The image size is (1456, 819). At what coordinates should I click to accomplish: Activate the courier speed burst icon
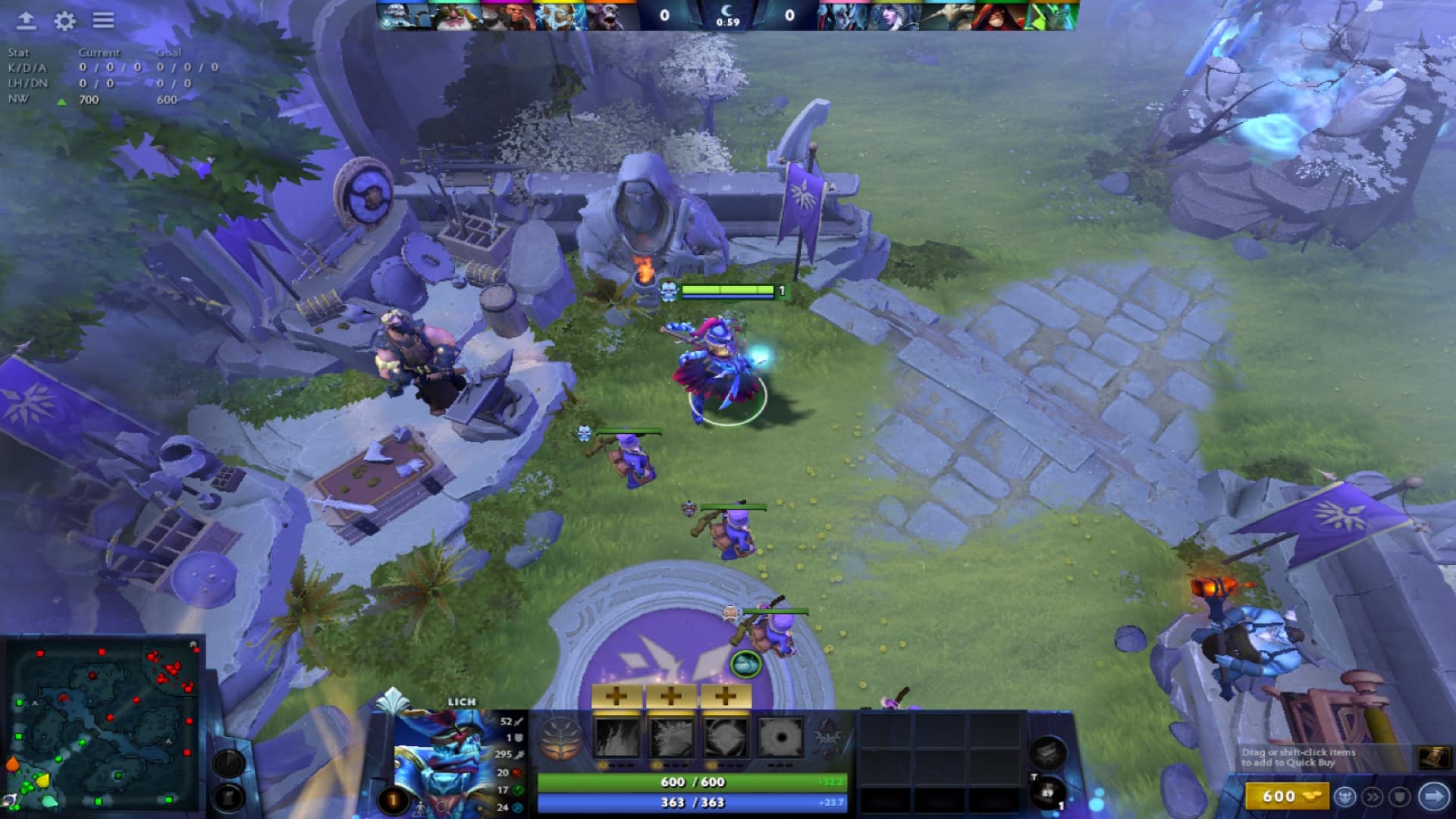tap(1373, 796)
